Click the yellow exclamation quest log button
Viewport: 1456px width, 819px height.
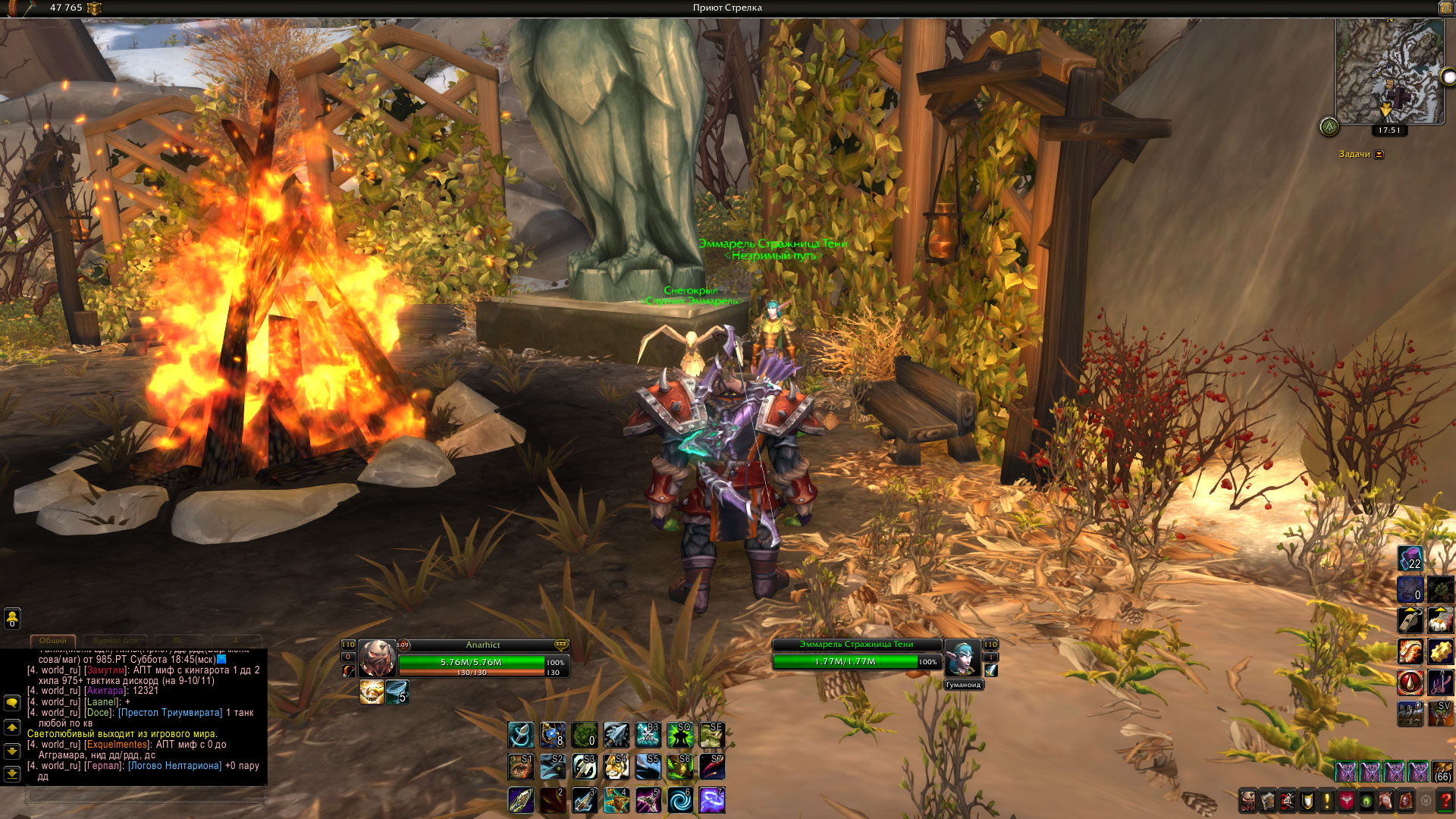pyautogui.click(x=1327, y=801)
